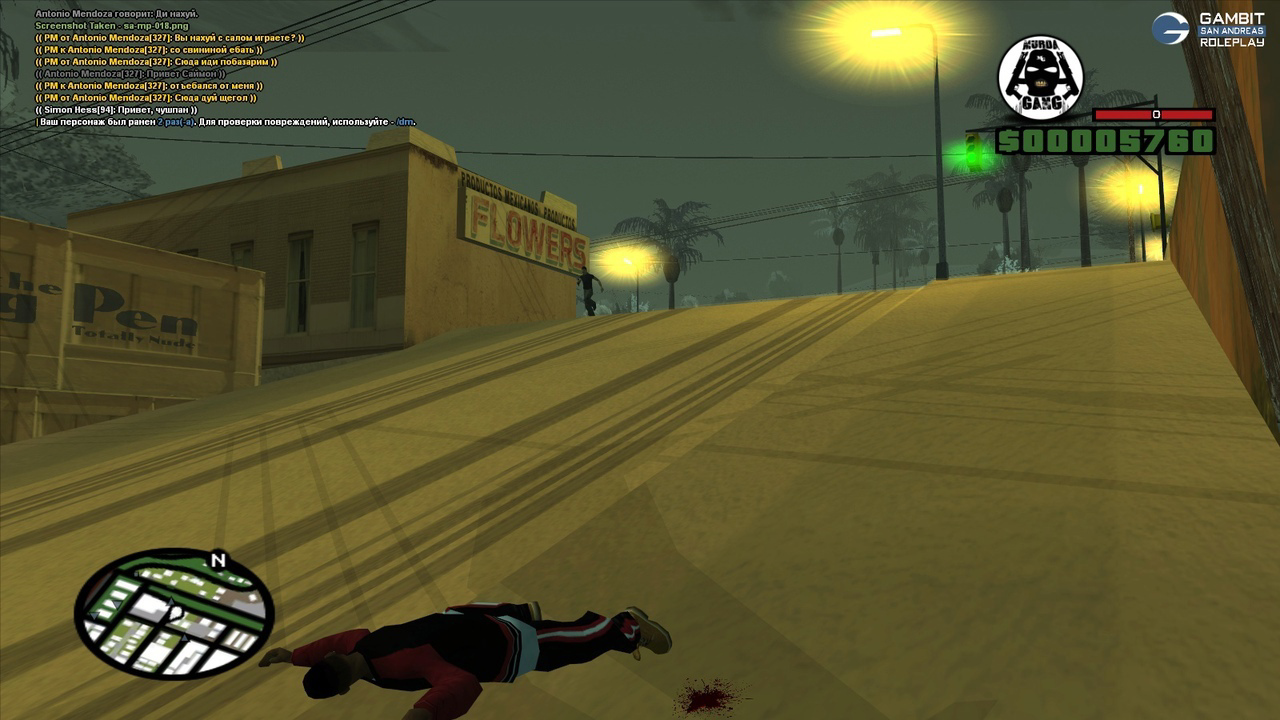The width and height of the screenshot is (1280, 720).
Task: Click the north marker on the minimap
Action: [x=218, y=561]
